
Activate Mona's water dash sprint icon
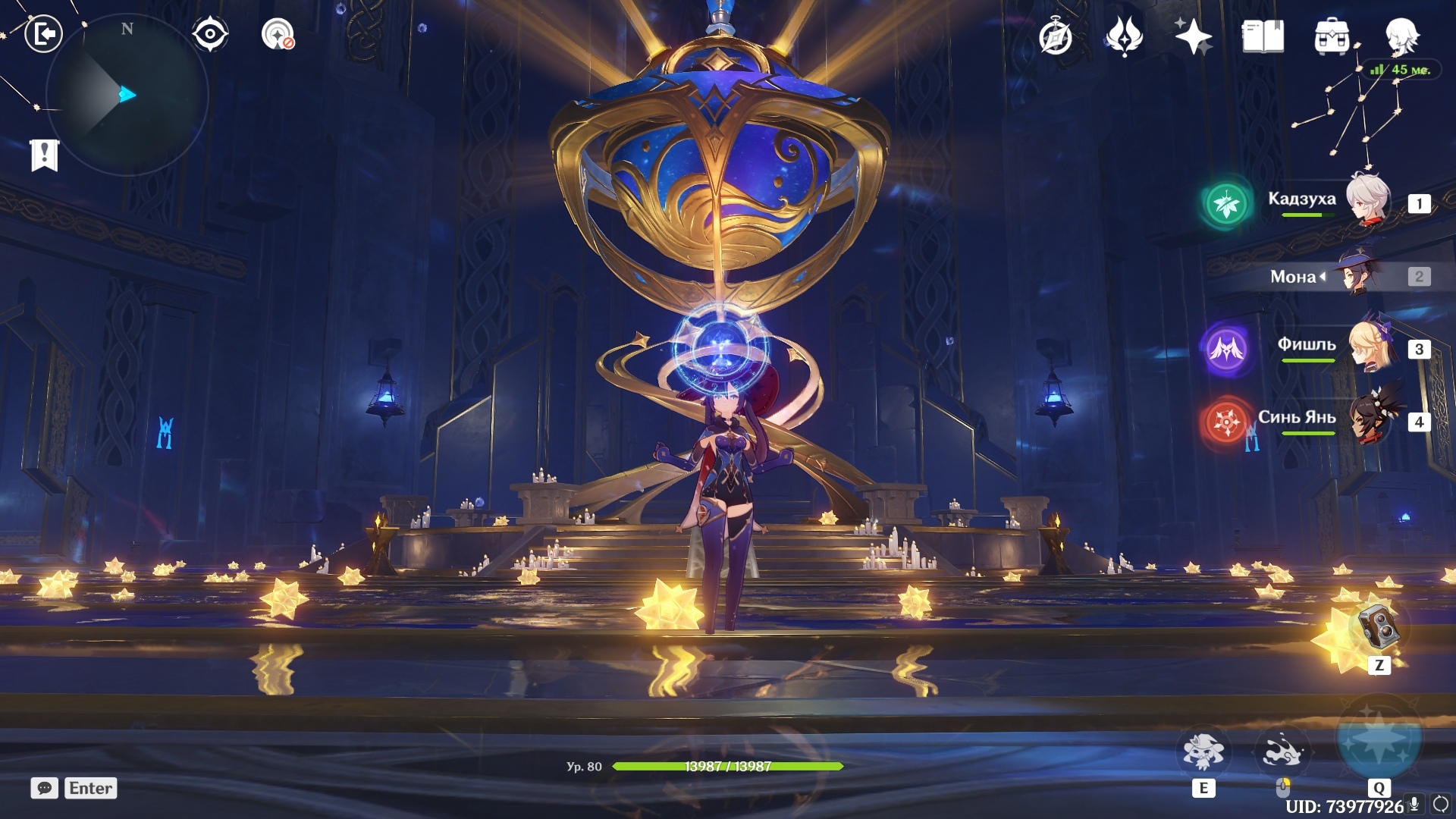(1282, 752)
